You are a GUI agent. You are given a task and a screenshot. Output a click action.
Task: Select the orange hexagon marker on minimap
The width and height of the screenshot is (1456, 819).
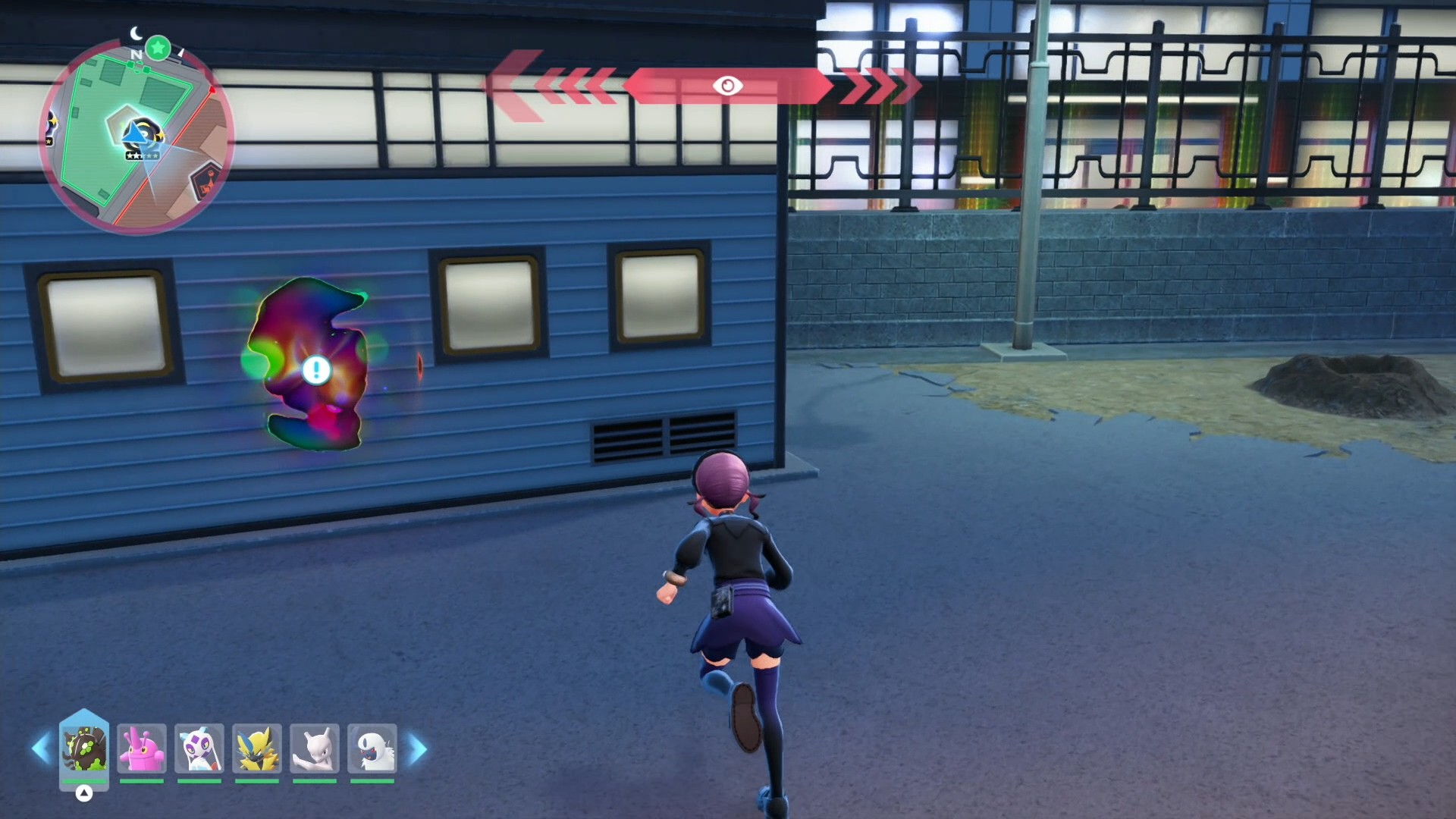point(205,180)
